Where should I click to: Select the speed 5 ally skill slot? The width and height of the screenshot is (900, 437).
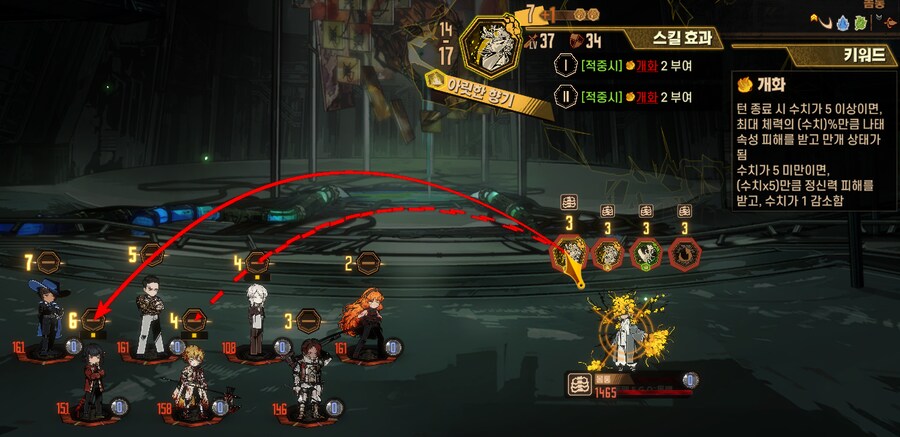pyautogui.click(x=151, y=255)
